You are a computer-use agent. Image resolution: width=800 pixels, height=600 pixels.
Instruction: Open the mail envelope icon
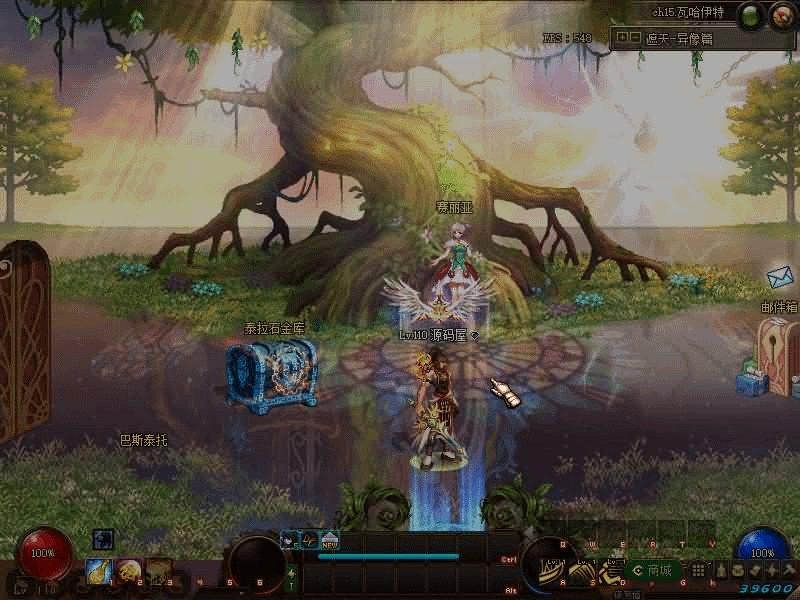(780, 277)
